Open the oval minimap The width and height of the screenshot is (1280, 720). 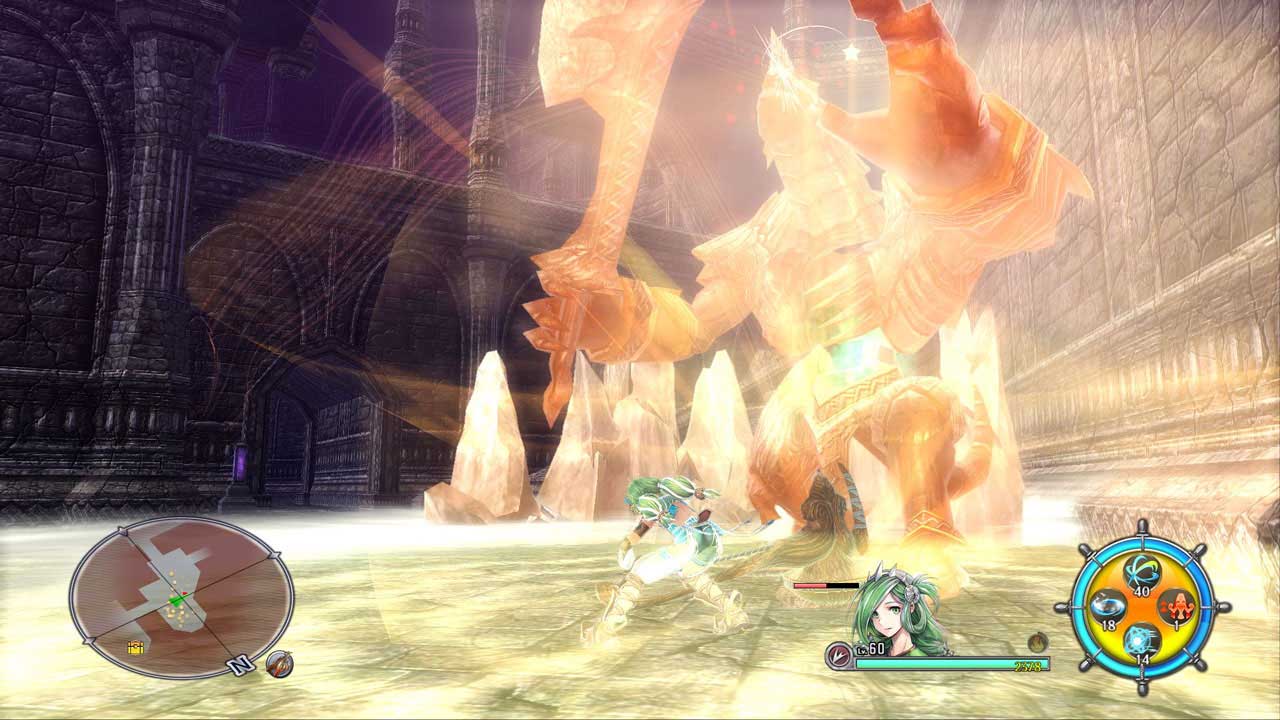[181, 597]
